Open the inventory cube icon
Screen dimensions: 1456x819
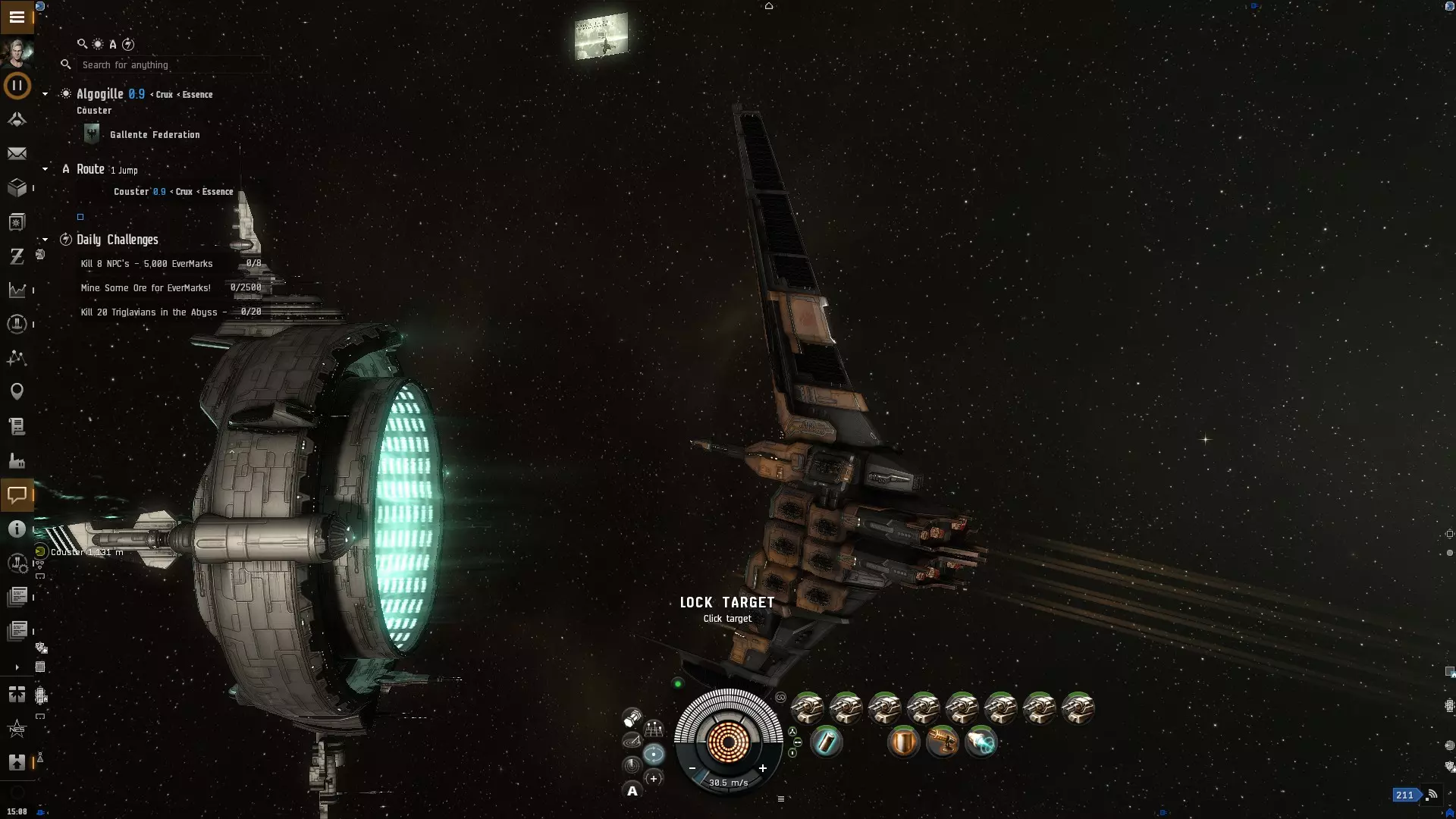pyautogui.click(x=17, y=187)
